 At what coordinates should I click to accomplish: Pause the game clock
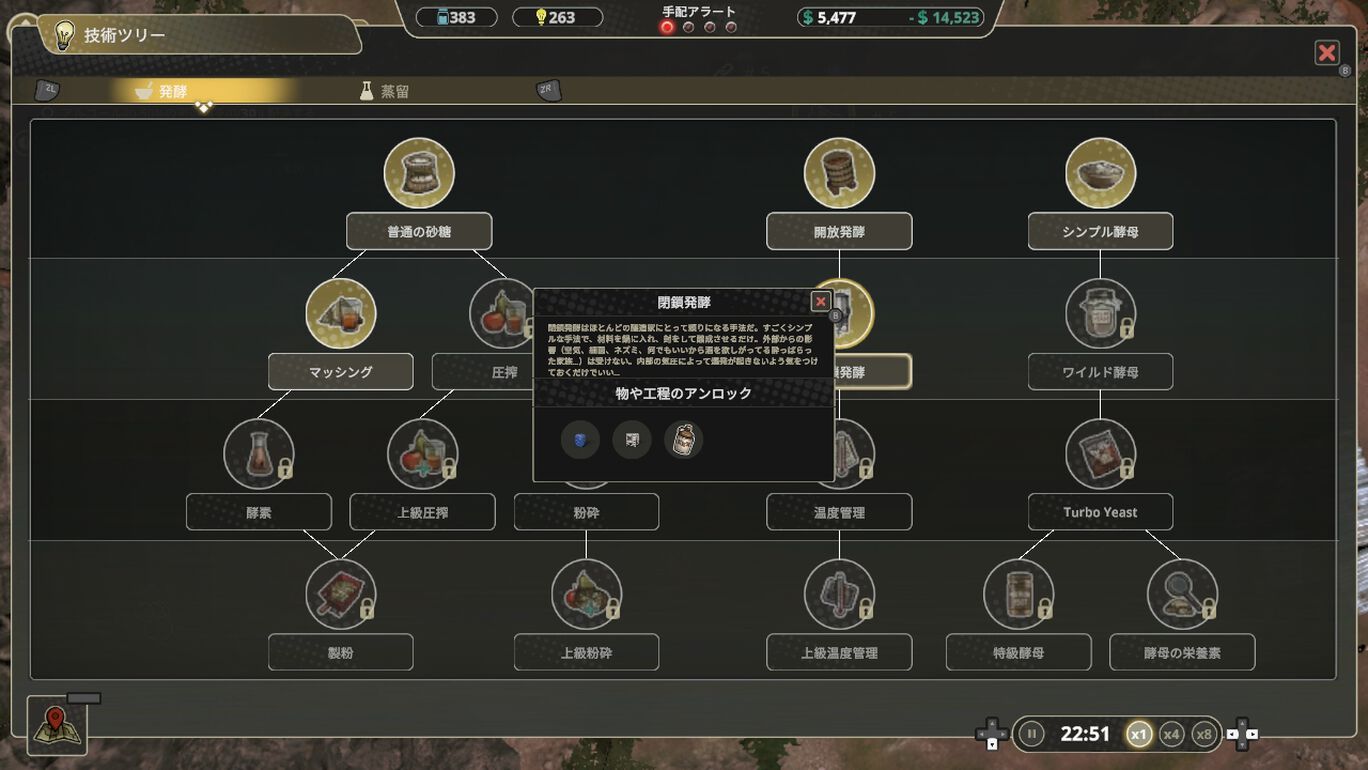click(x=1031, y=734)
